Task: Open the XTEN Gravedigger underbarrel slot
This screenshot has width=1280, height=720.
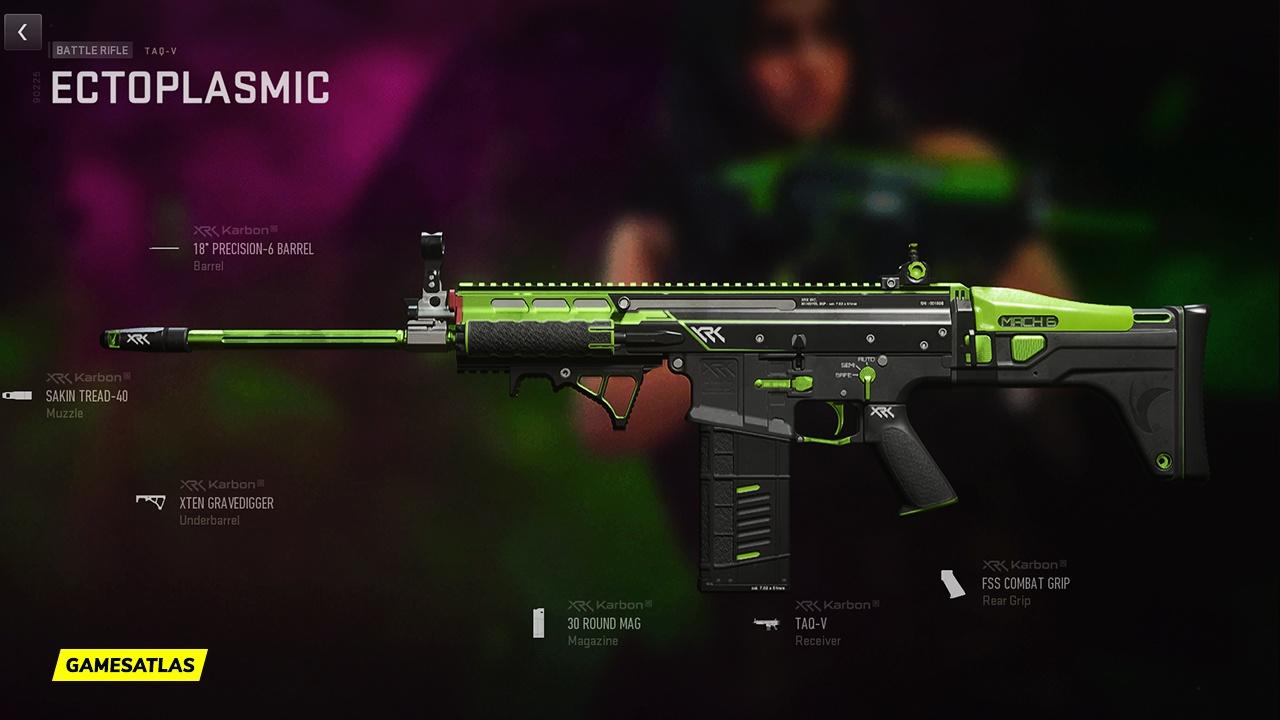Action: point(225,503)
